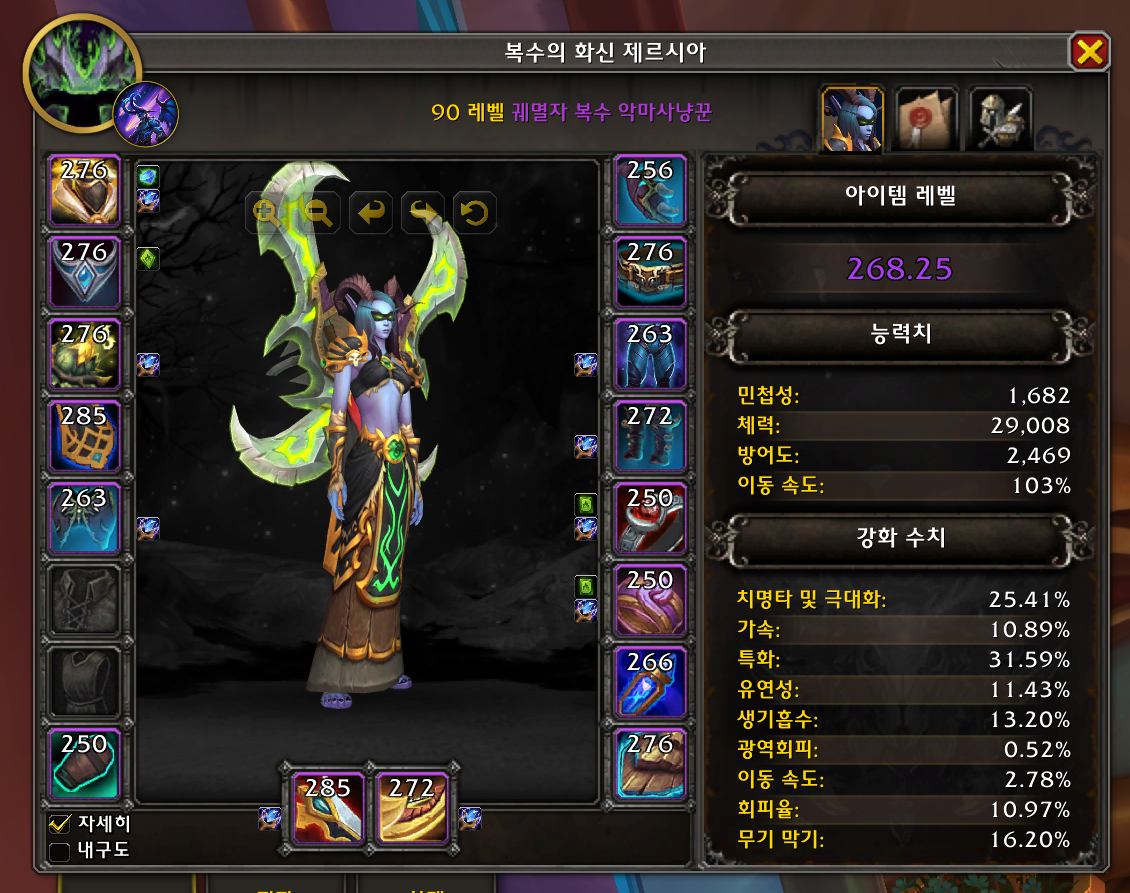
Task: Click the item level 272 boots slot
Action: 650,436
